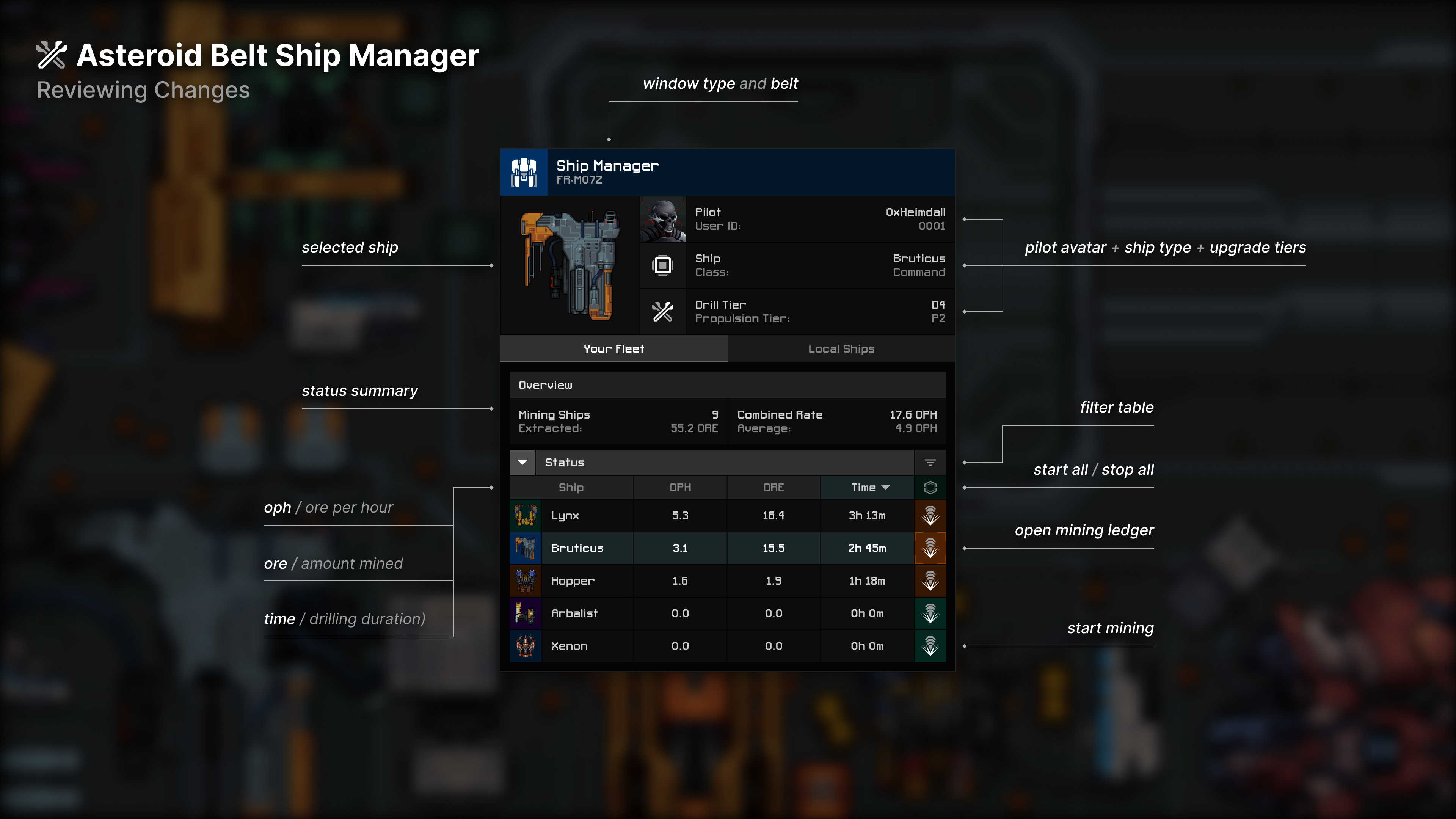Viewport: 1456px width, 819px height.
Task: Open mining ledger for Bruticus
Action: [x=930, y=548]
